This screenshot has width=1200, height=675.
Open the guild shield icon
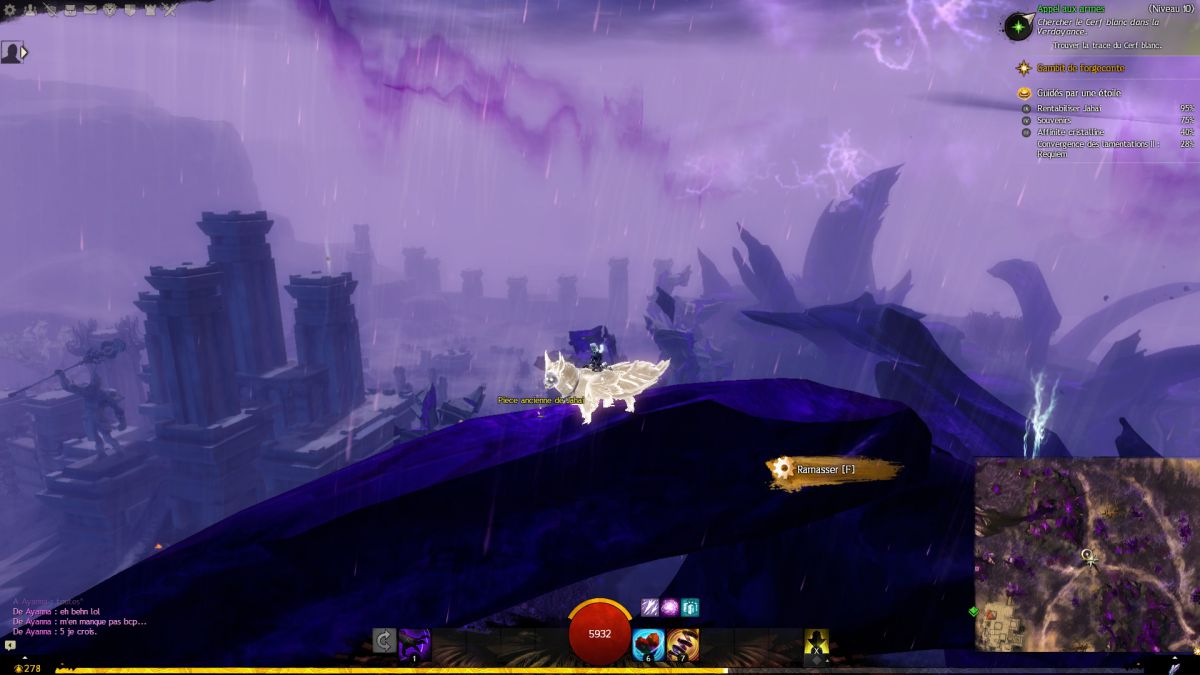(x=131, y=10)
